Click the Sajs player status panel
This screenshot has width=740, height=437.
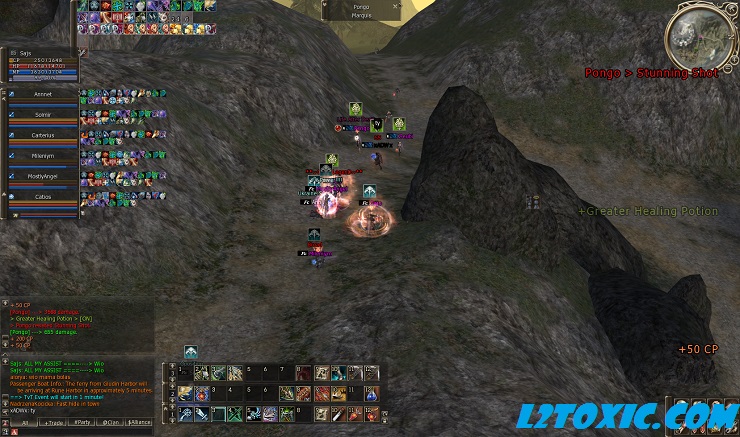click(42, 62)
